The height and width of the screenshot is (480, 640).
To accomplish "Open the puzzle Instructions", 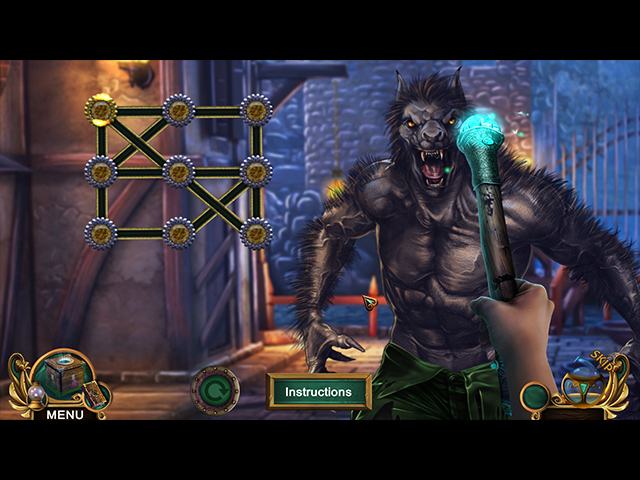I will click(x=318, y=392).
